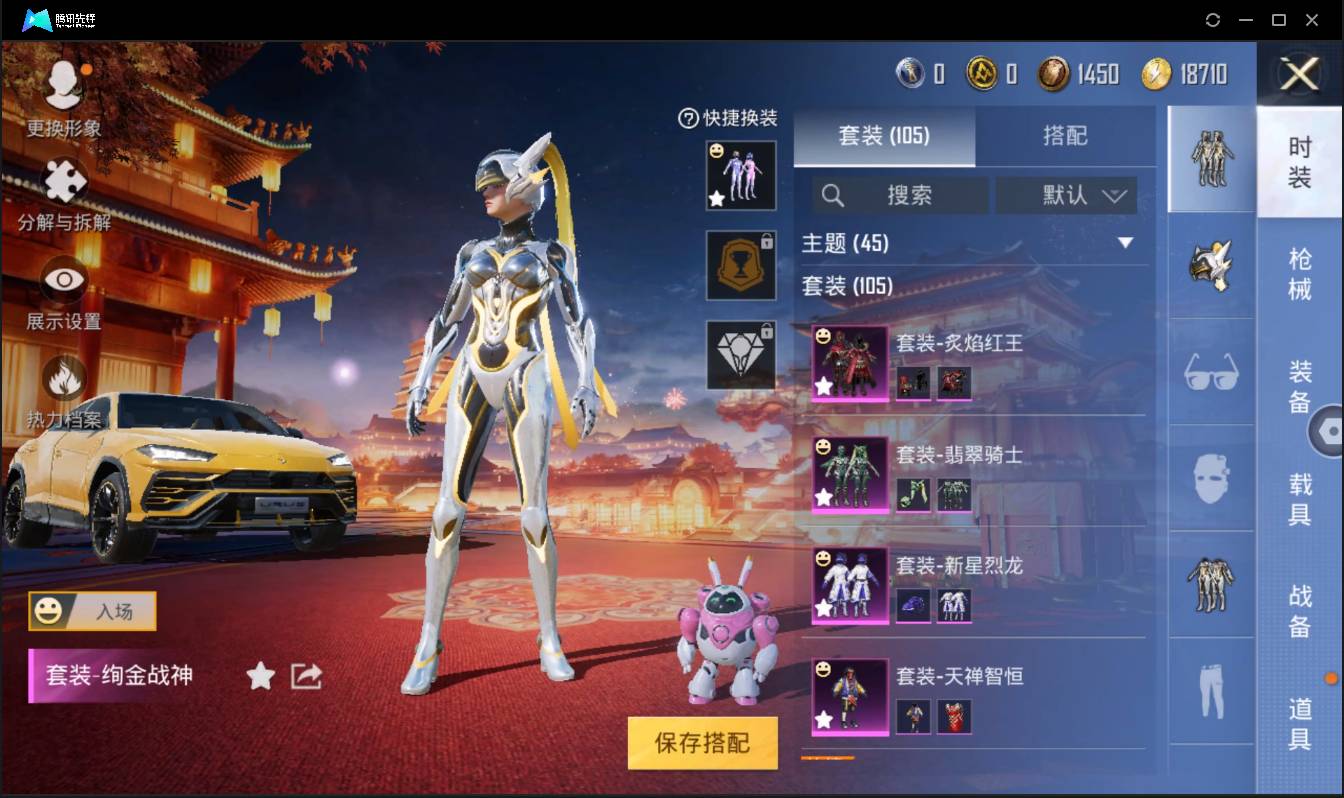The width and height of the screenshot is (1344, 798).
Task: Select the eyewear category icon on right sidebar
Action: tap(1210, 375)
